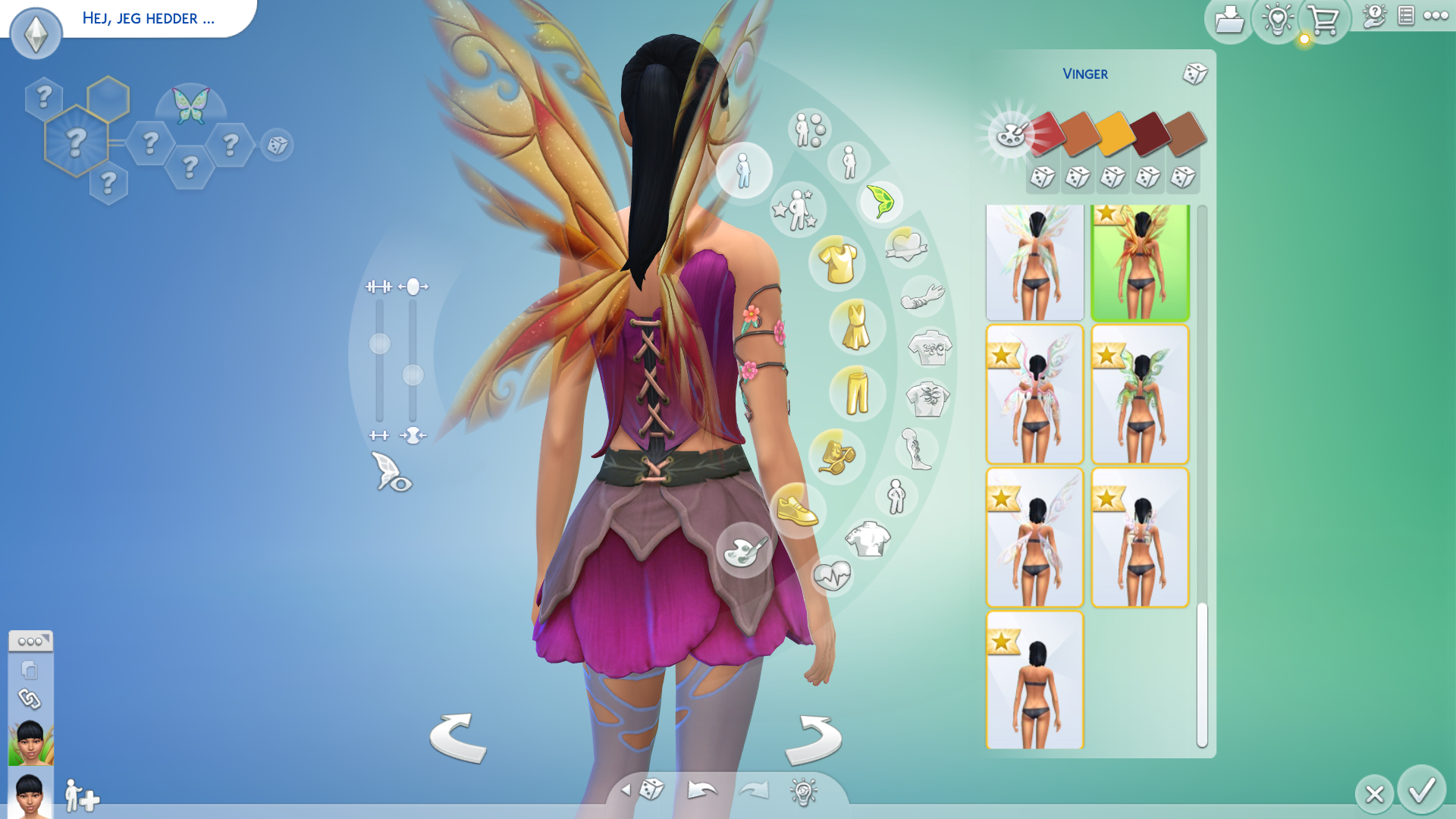This screenshot has height=819, width=1456.
Task: Open the yellow pants bottoms category
Action: 857,393
